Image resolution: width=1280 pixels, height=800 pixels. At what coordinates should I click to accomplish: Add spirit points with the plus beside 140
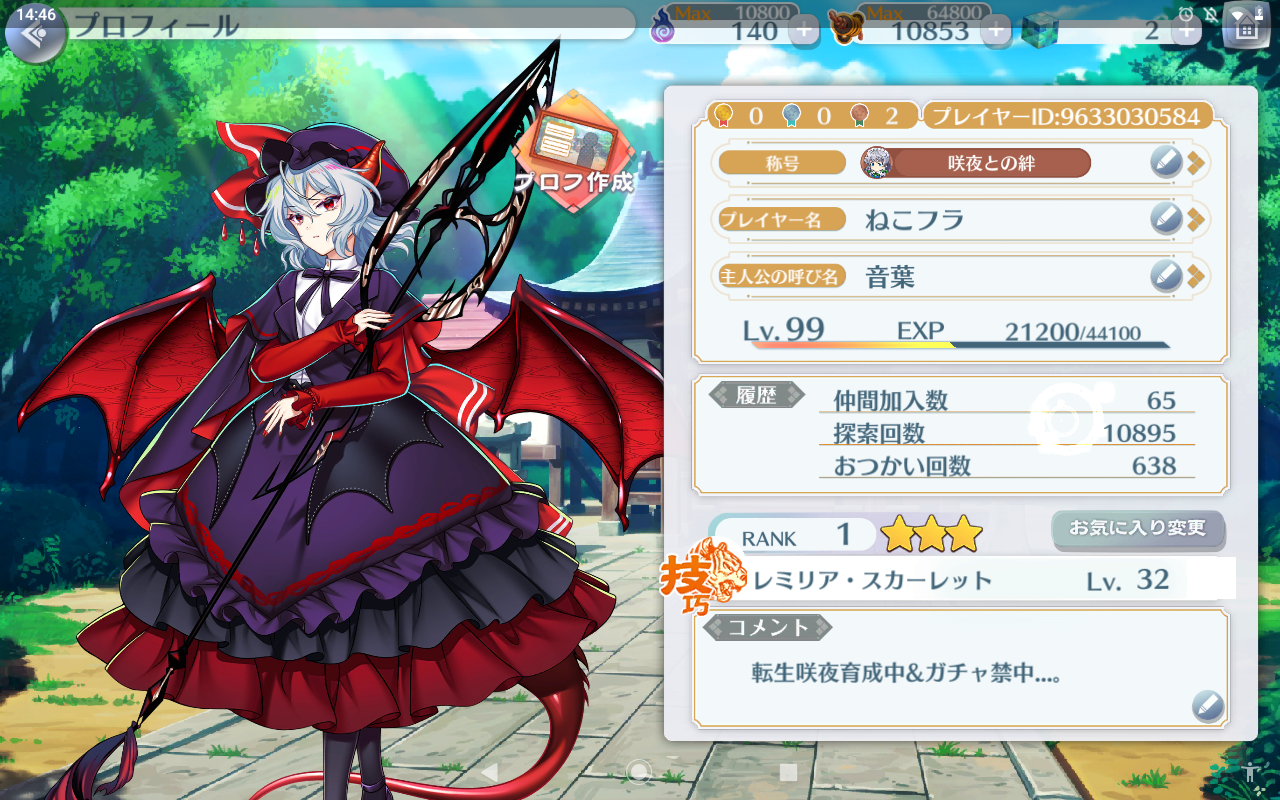(x=804, y=30)
